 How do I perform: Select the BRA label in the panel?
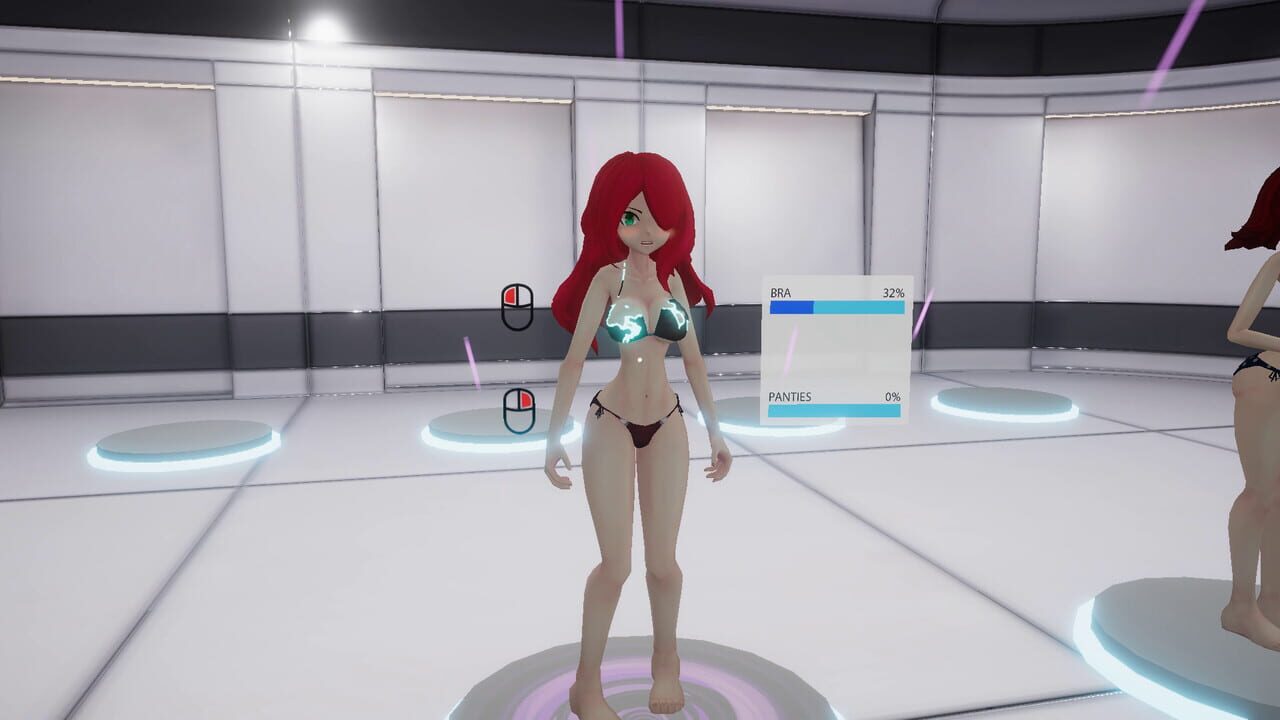[x=781, y=292]
